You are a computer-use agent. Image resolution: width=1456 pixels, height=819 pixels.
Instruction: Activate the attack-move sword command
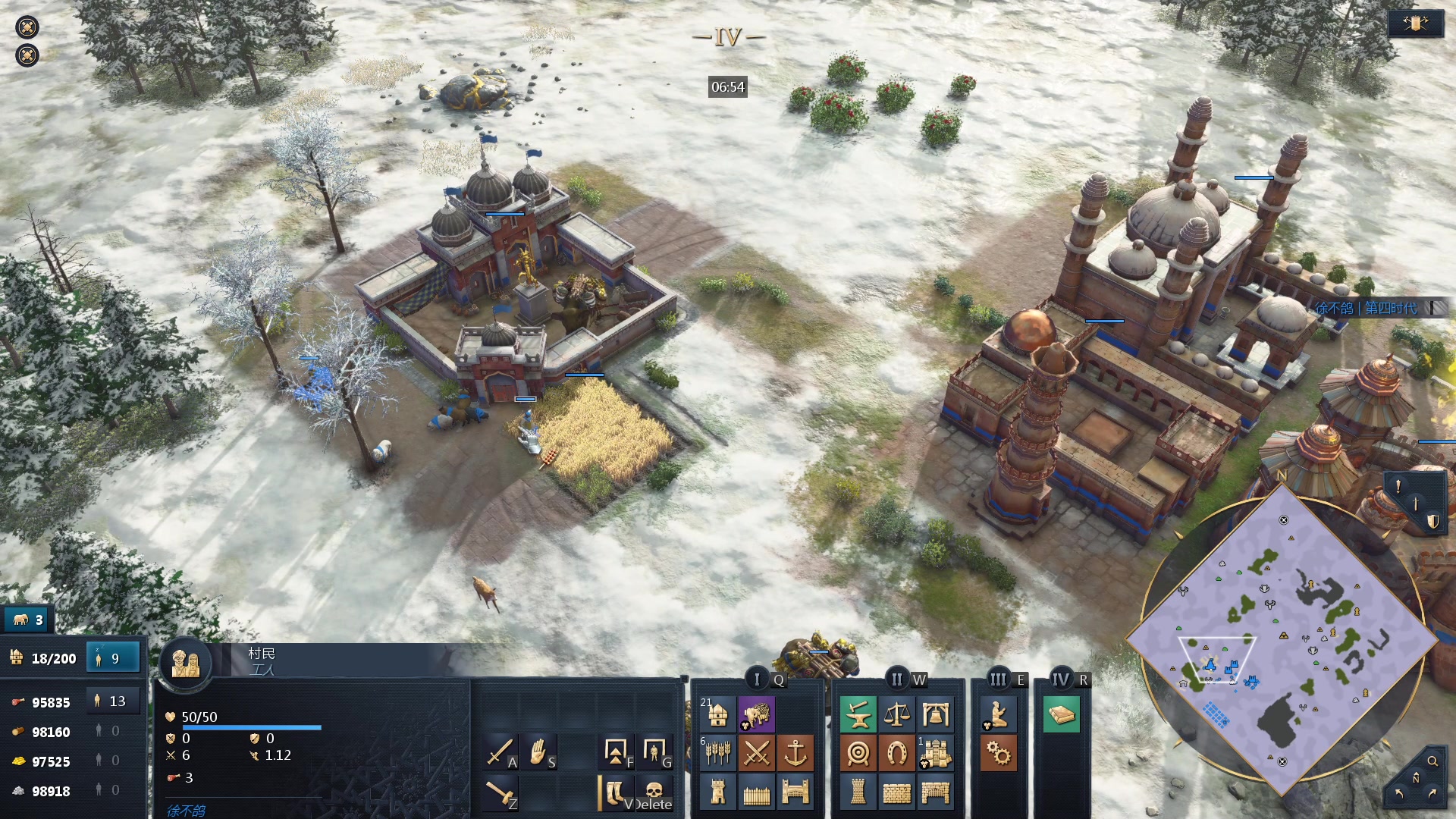(500, 752)
